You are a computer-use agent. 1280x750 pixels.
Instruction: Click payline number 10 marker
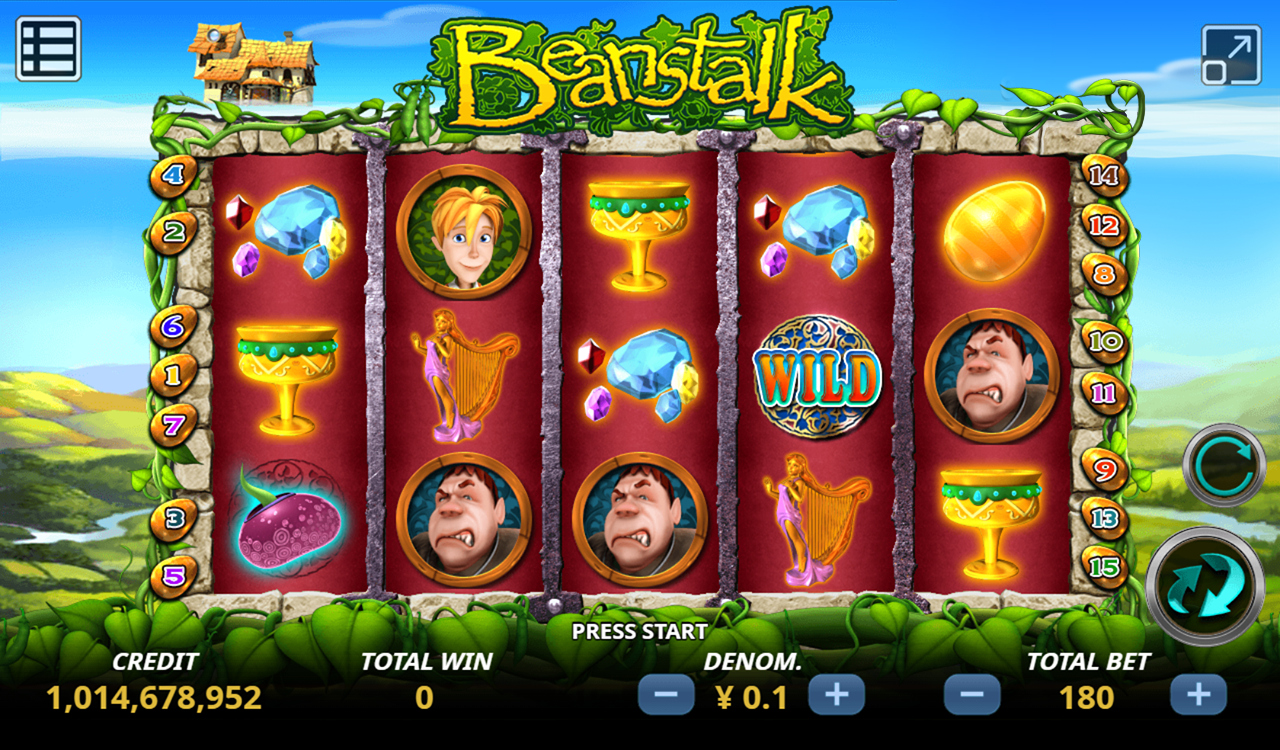pos(1105,342)
